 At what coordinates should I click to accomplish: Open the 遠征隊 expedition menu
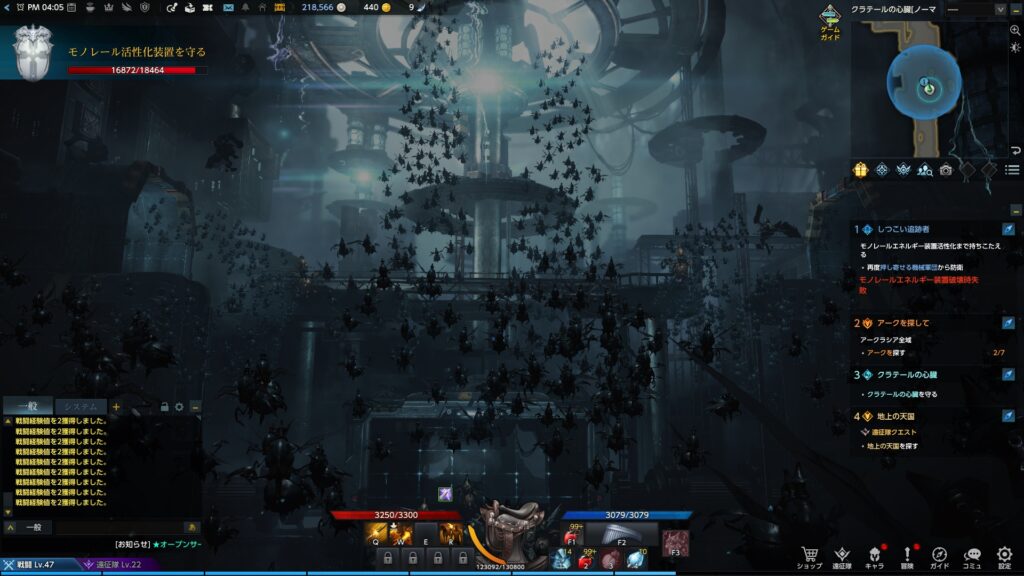coord(842,555)
